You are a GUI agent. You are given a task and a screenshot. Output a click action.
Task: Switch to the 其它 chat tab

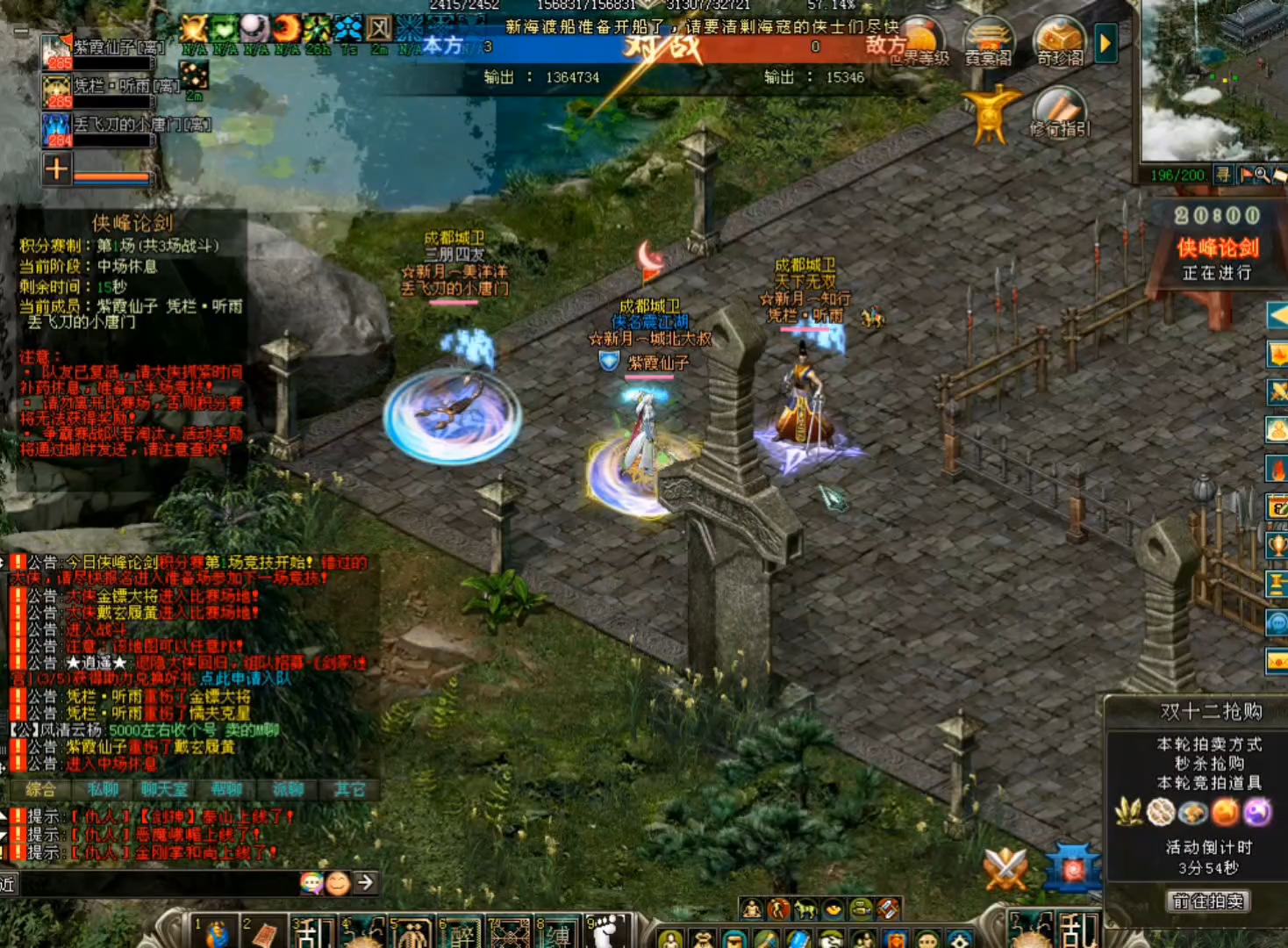[x=349, y=790]
